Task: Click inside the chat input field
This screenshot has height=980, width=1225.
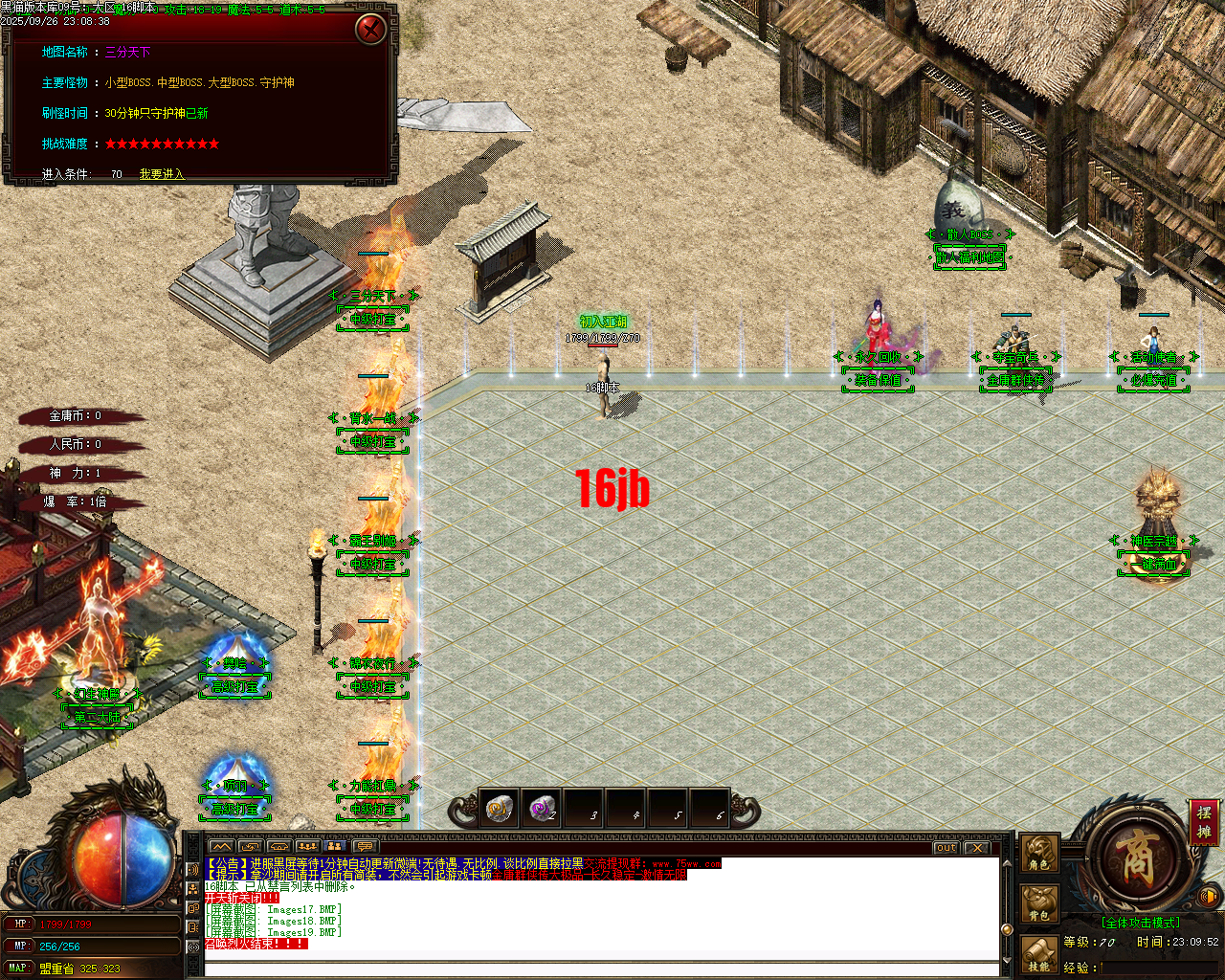Action: click(x=574, y=969)
